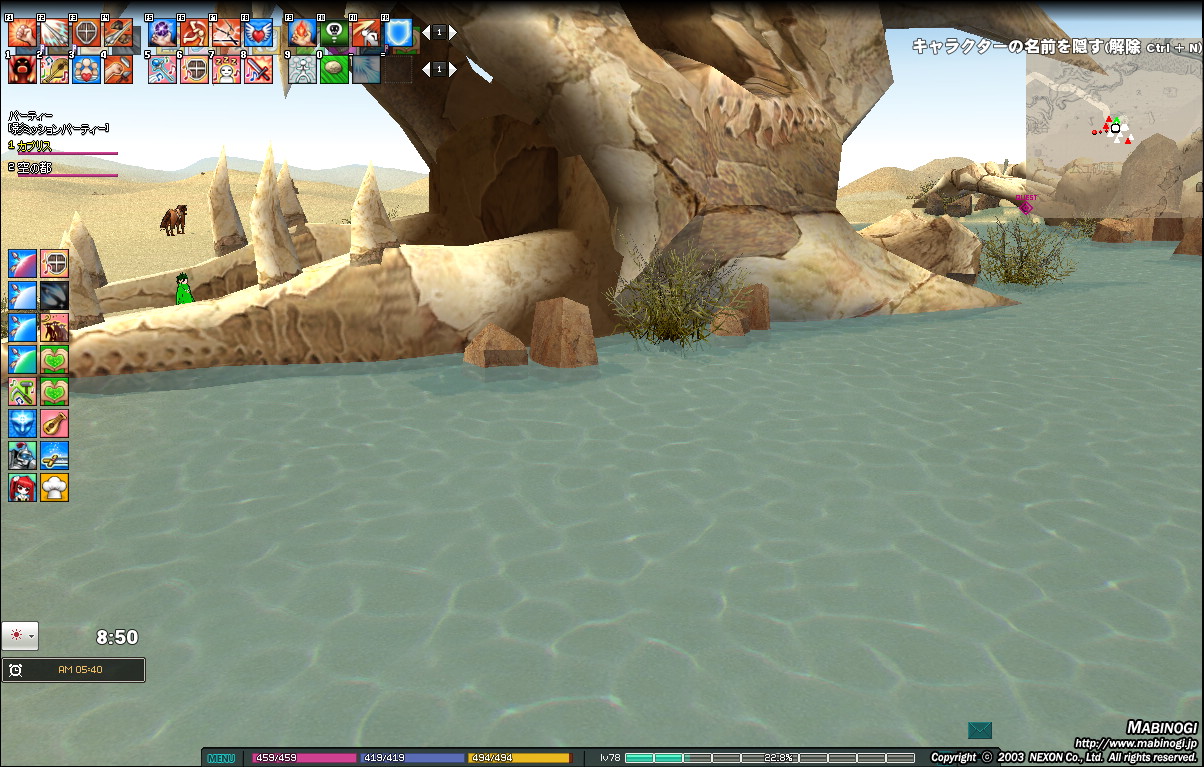Select the white chef hat cooking icon
This screenshot has width=1204, height=767.
point(55,488)
